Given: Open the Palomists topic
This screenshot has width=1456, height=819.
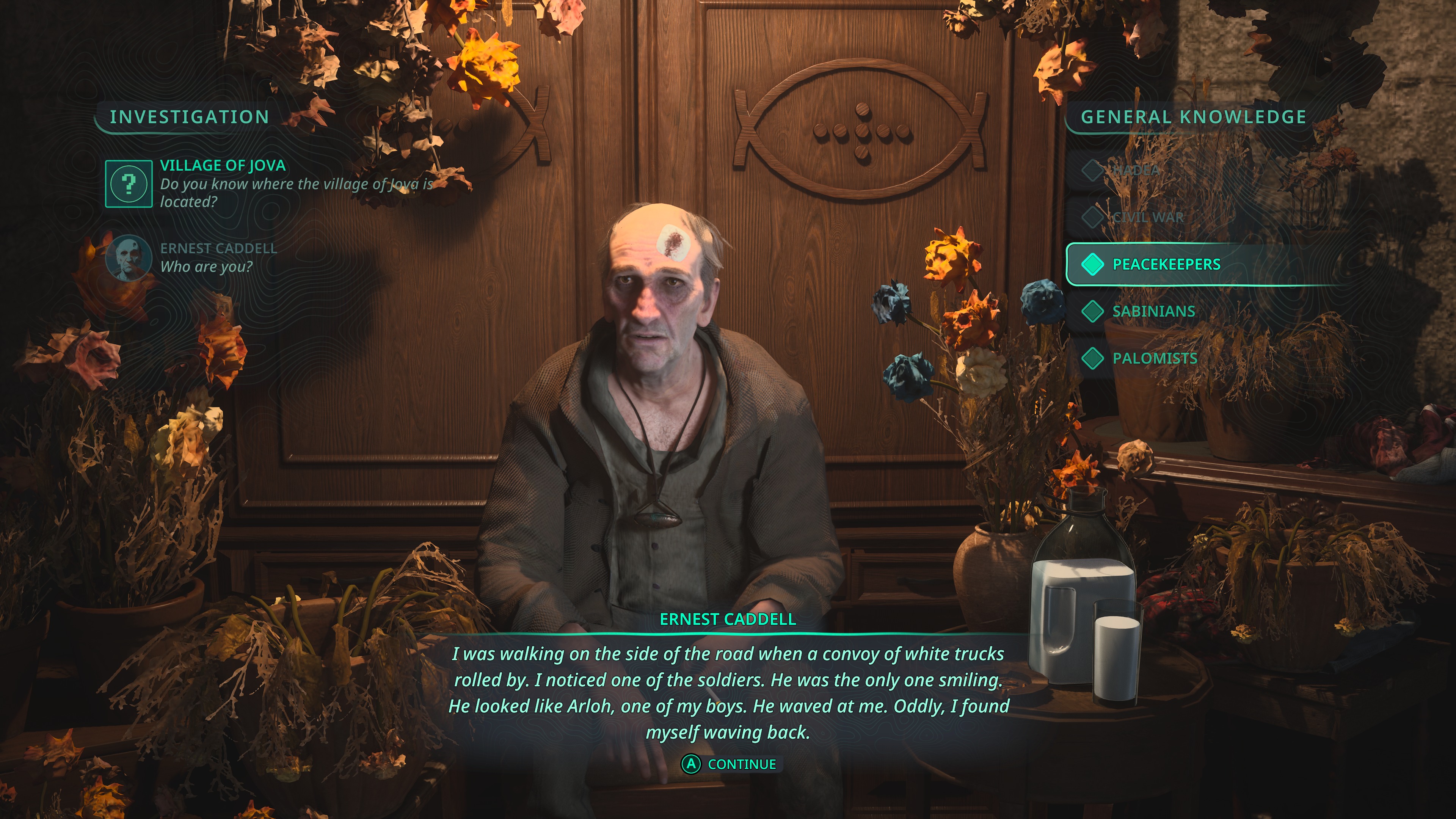Looking at the screenshot, I should click(1154, 358).
